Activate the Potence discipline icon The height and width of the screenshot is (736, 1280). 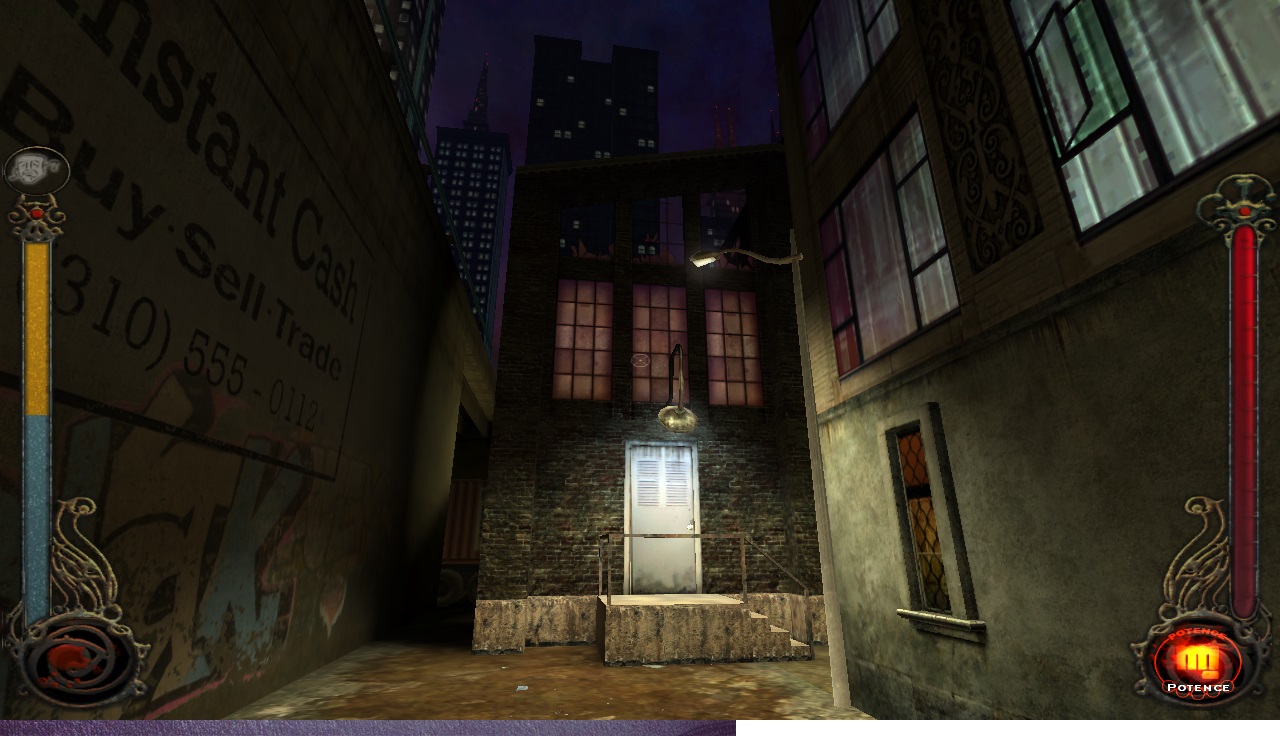(x=1196, y=664)
